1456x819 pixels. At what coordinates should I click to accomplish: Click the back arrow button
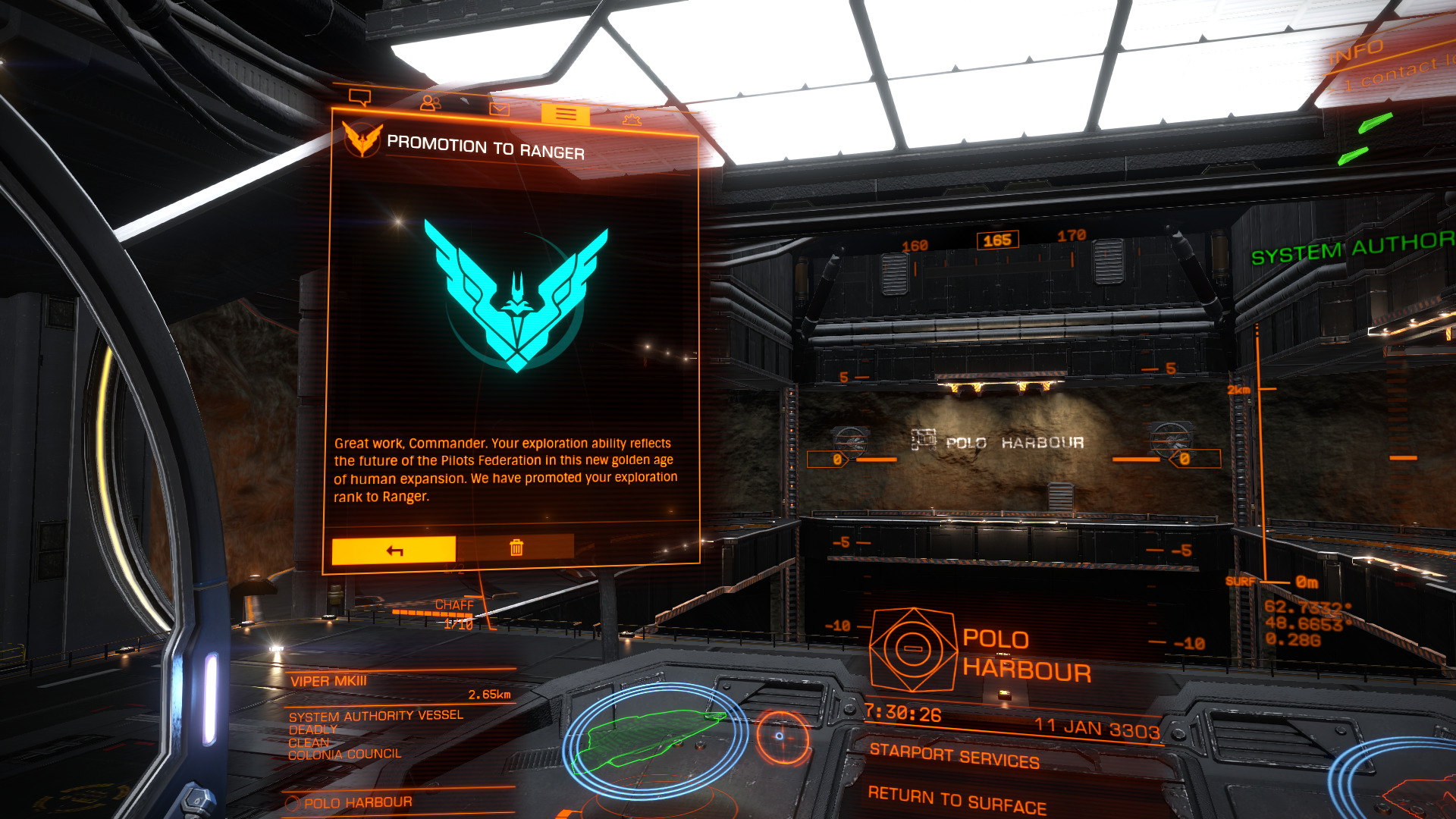point(394,551)
